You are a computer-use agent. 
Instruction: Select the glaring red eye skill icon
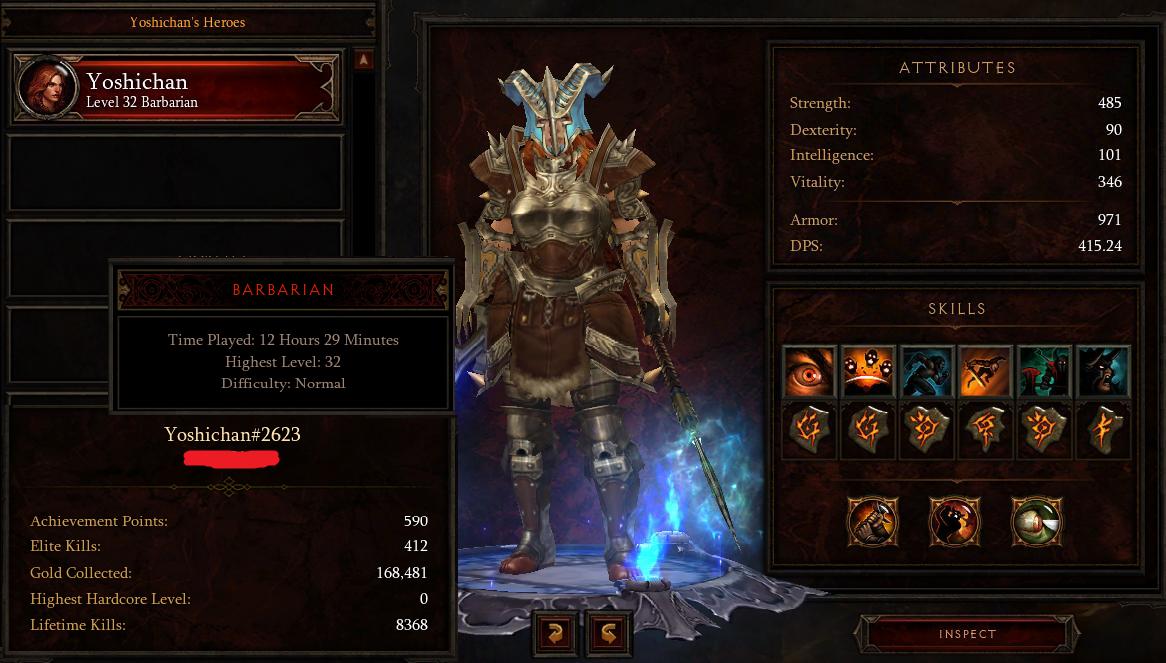tap(809, 372)
